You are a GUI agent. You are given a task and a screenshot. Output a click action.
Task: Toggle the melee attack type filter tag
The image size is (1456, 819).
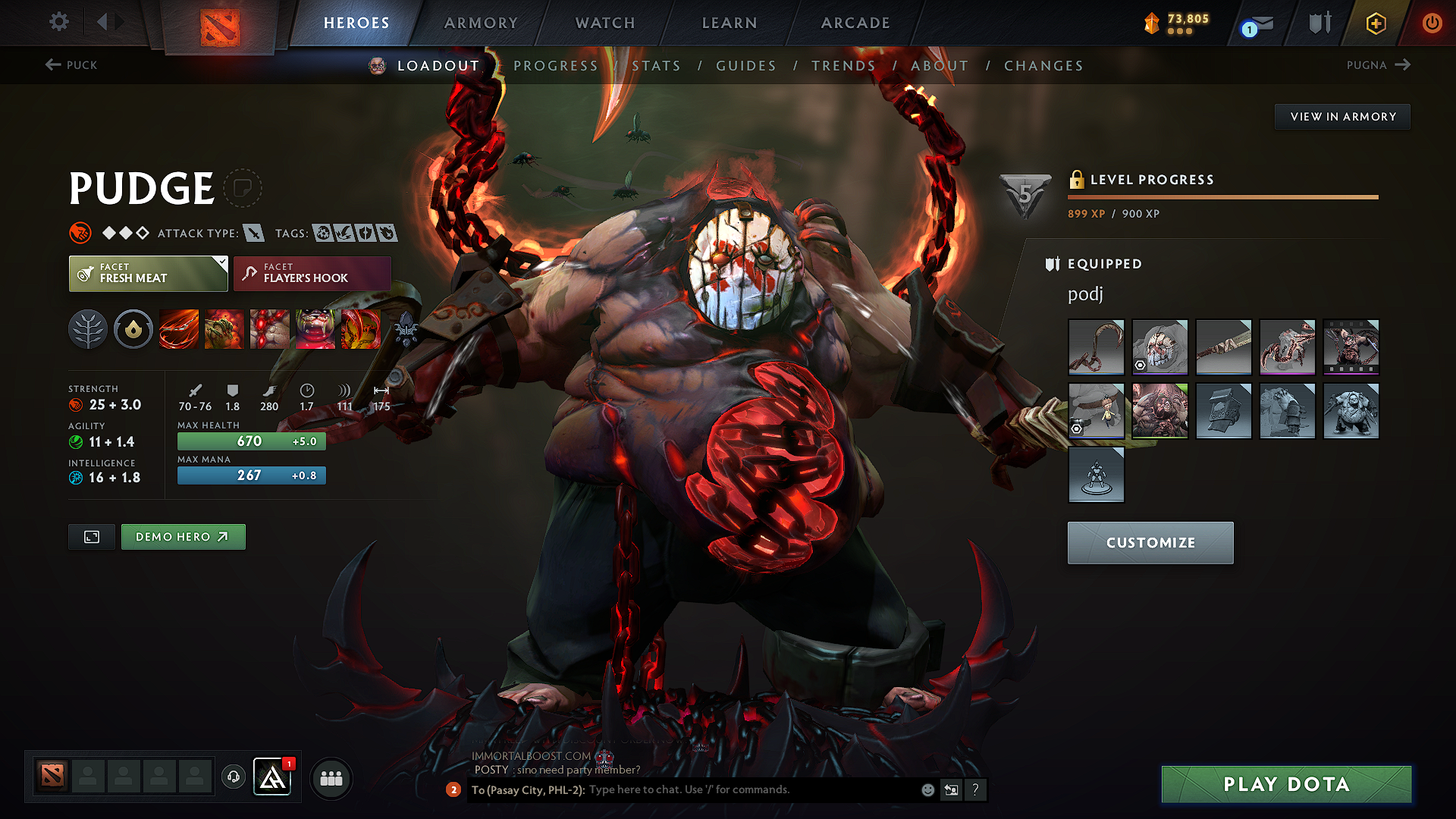click(x=253, y=233)
